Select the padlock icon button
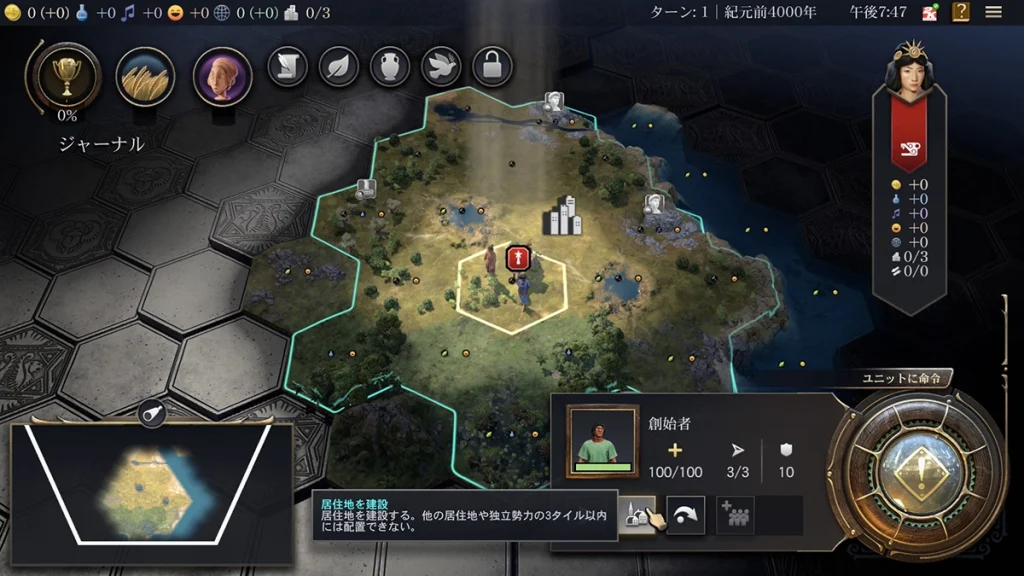Screen dimensions: 1024x576 (492, 67)
